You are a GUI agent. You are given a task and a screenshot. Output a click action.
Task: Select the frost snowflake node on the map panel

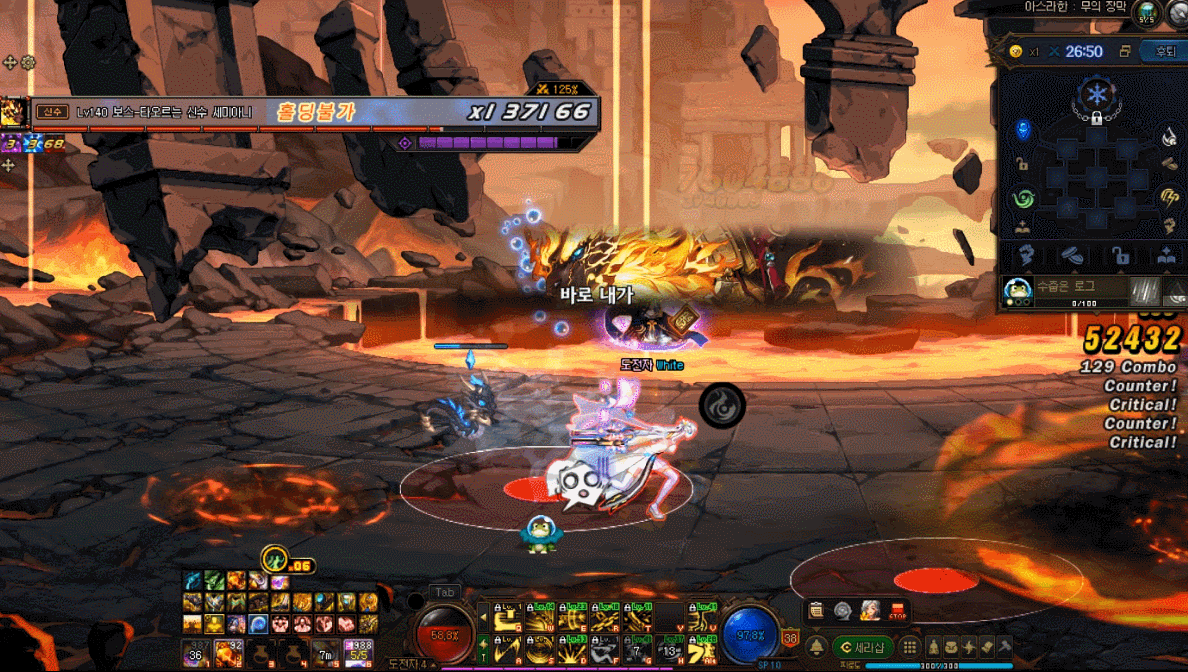click(1097, 95)
